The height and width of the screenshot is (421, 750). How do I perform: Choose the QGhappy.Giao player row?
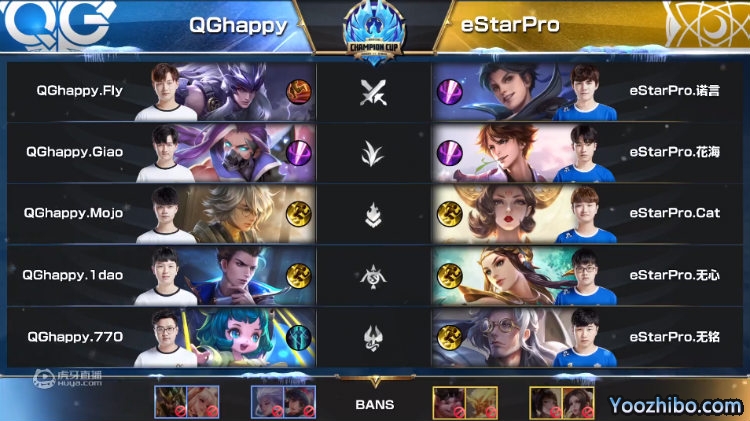(x=160, y=152)
